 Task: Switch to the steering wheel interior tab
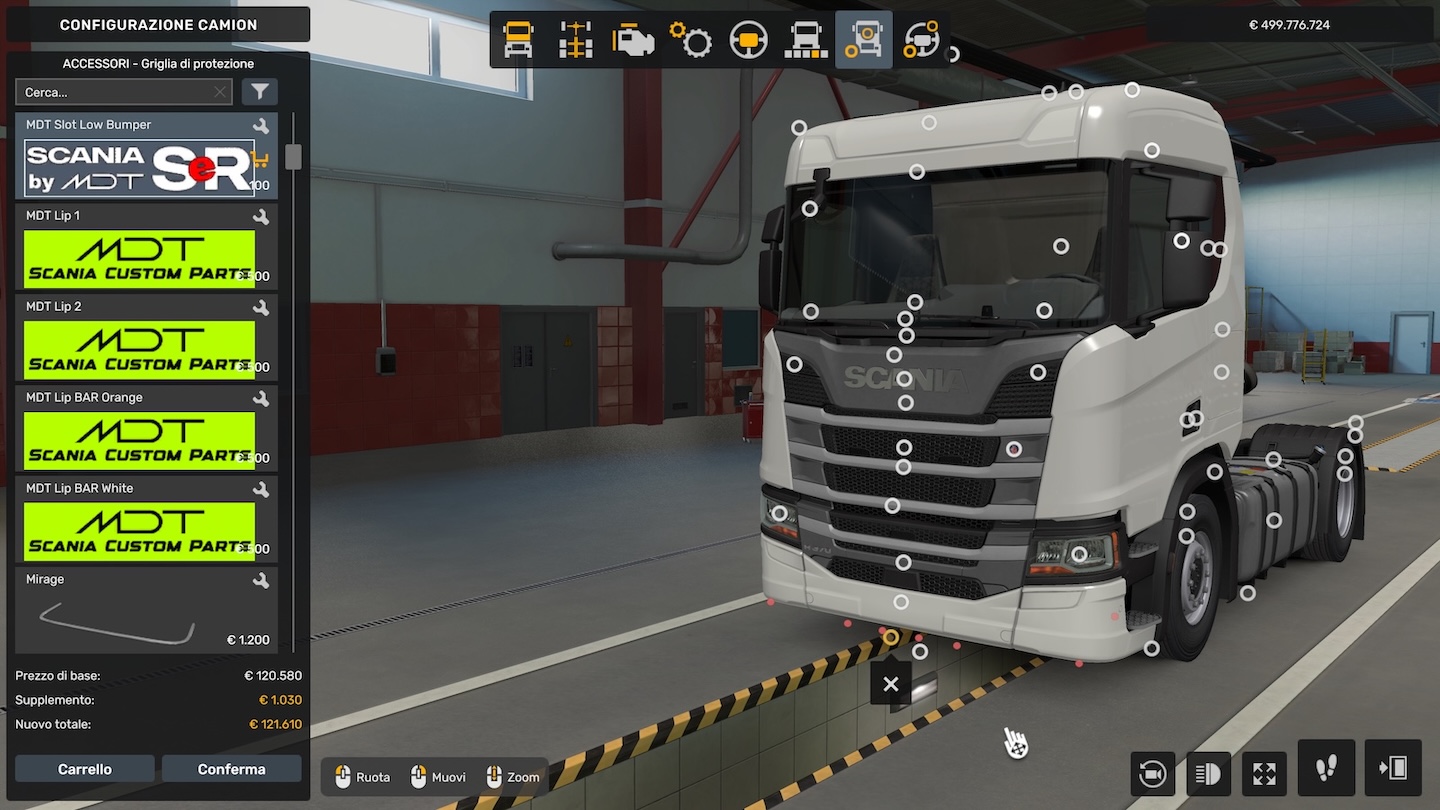coord(748,40)
